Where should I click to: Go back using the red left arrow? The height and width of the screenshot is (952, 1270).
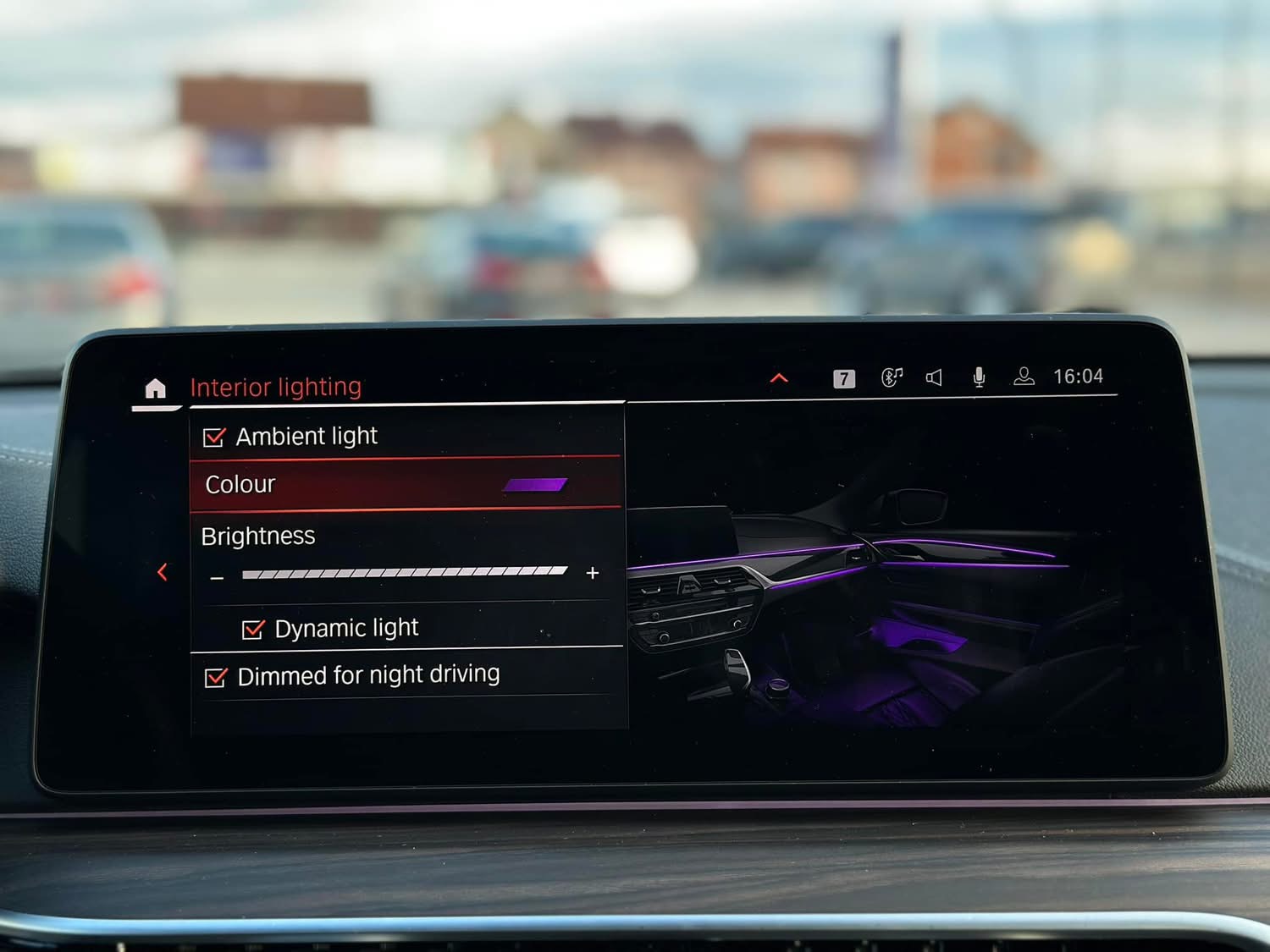162,573
